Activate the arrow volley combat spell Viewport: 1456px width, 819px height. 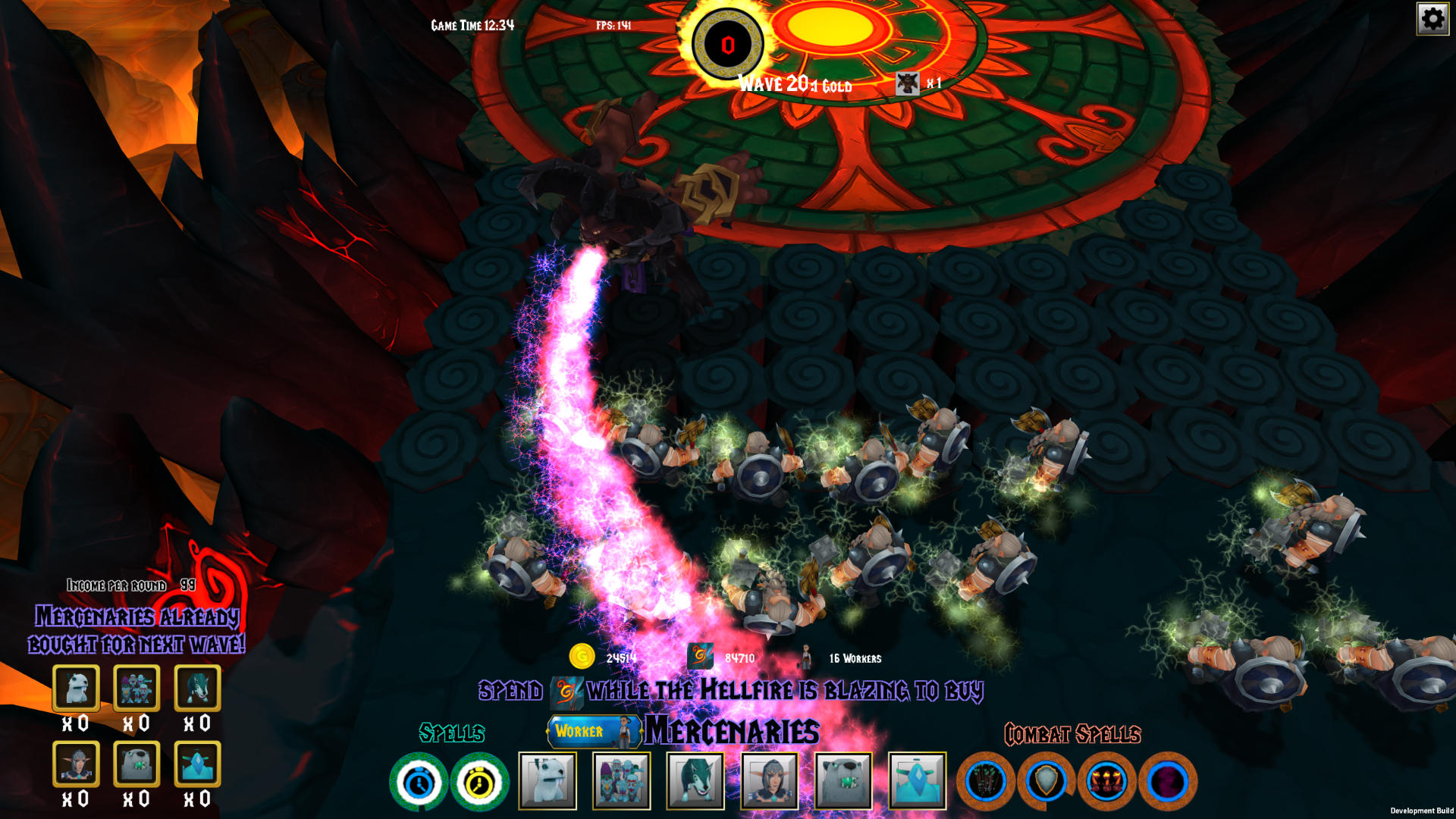(x=986, y=781)
